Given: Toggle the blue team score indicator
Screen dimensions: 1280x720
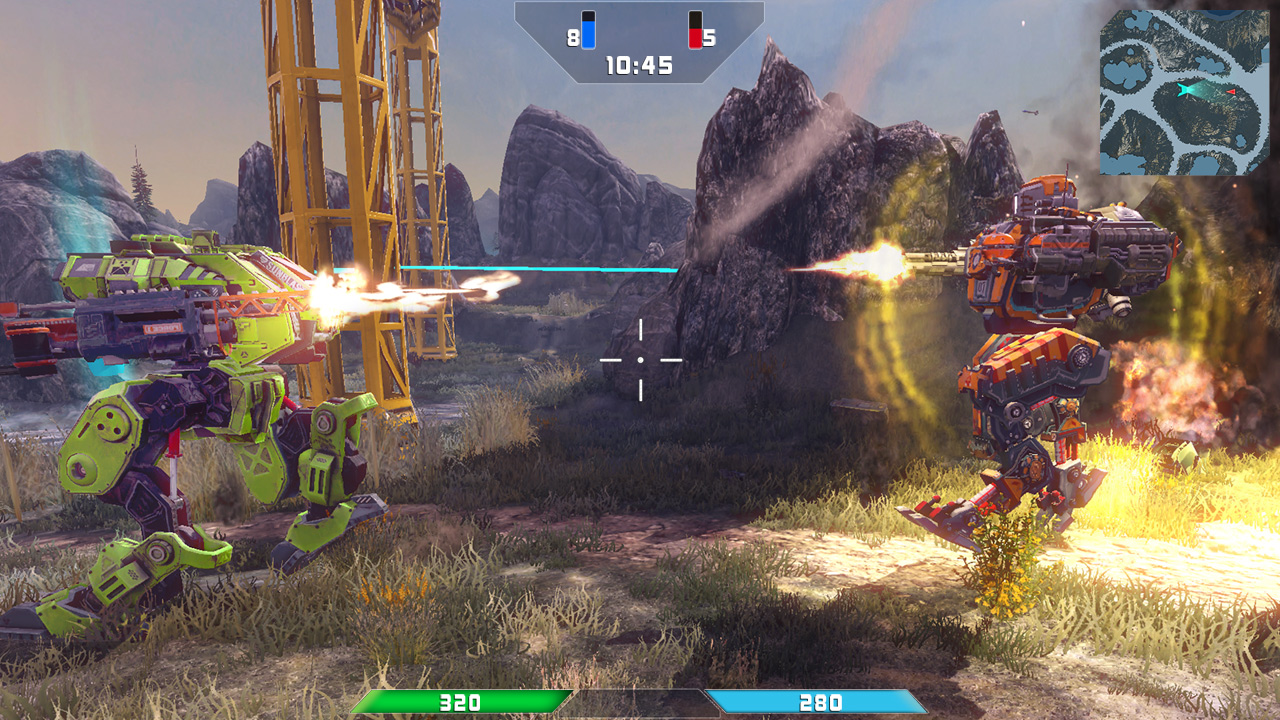Looking at the screenshot, I should (x=588, y=29).
